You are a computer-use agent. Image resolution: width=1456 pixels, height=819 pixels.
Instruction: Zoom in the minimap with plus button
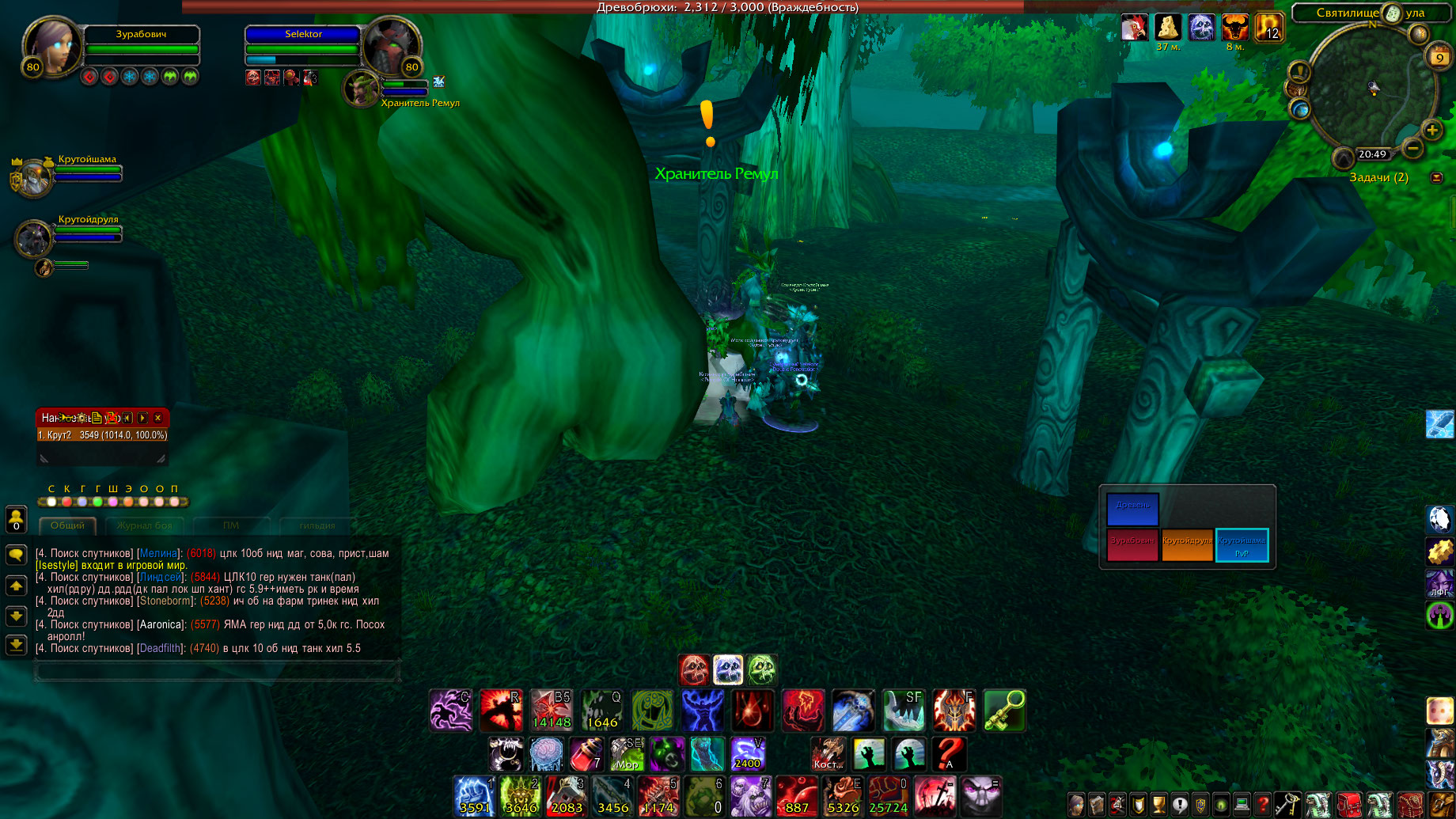click(1431, 130)
